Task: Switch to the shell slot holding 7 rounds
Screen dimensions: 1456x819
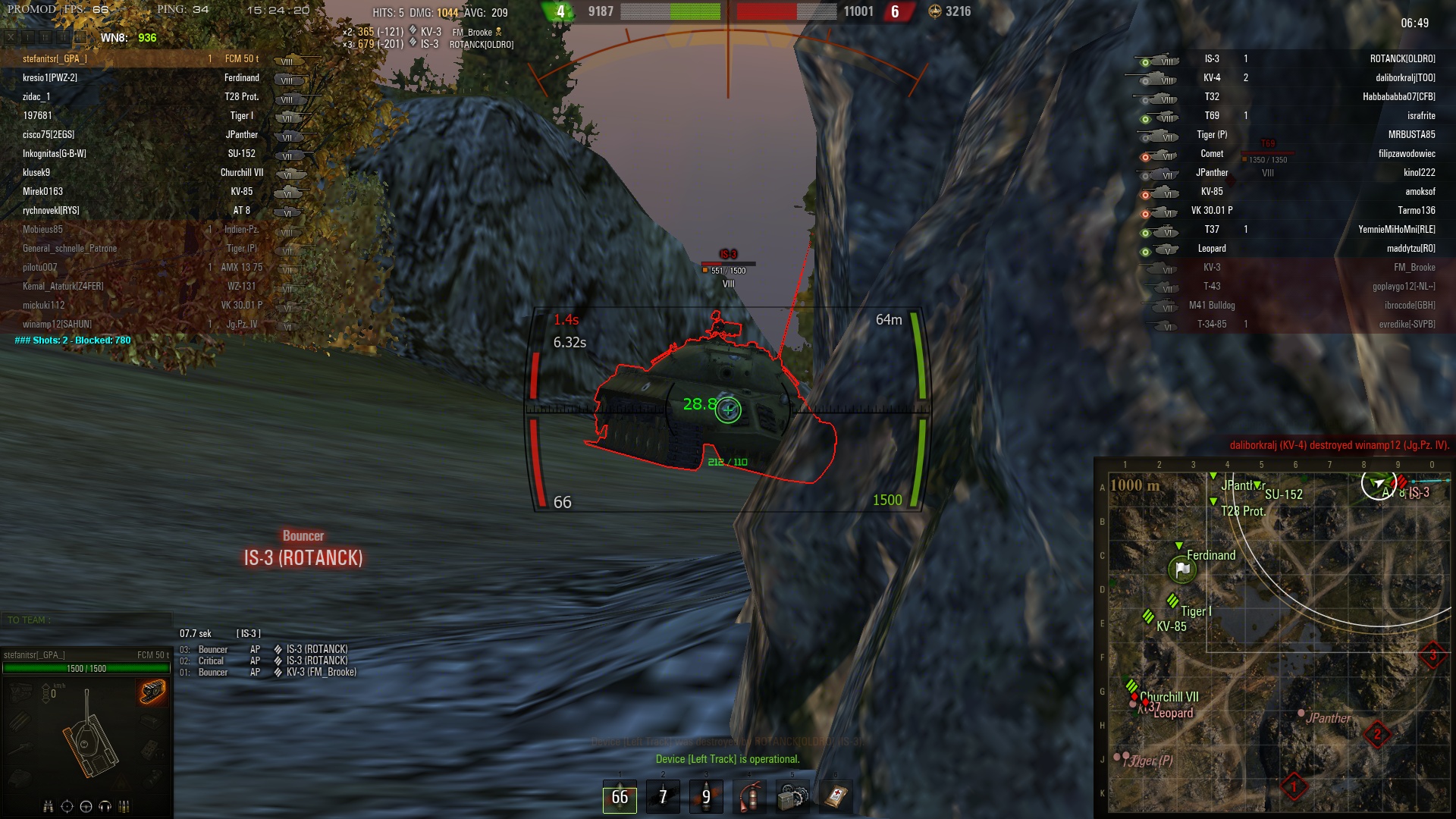Action: click(663, 796)
